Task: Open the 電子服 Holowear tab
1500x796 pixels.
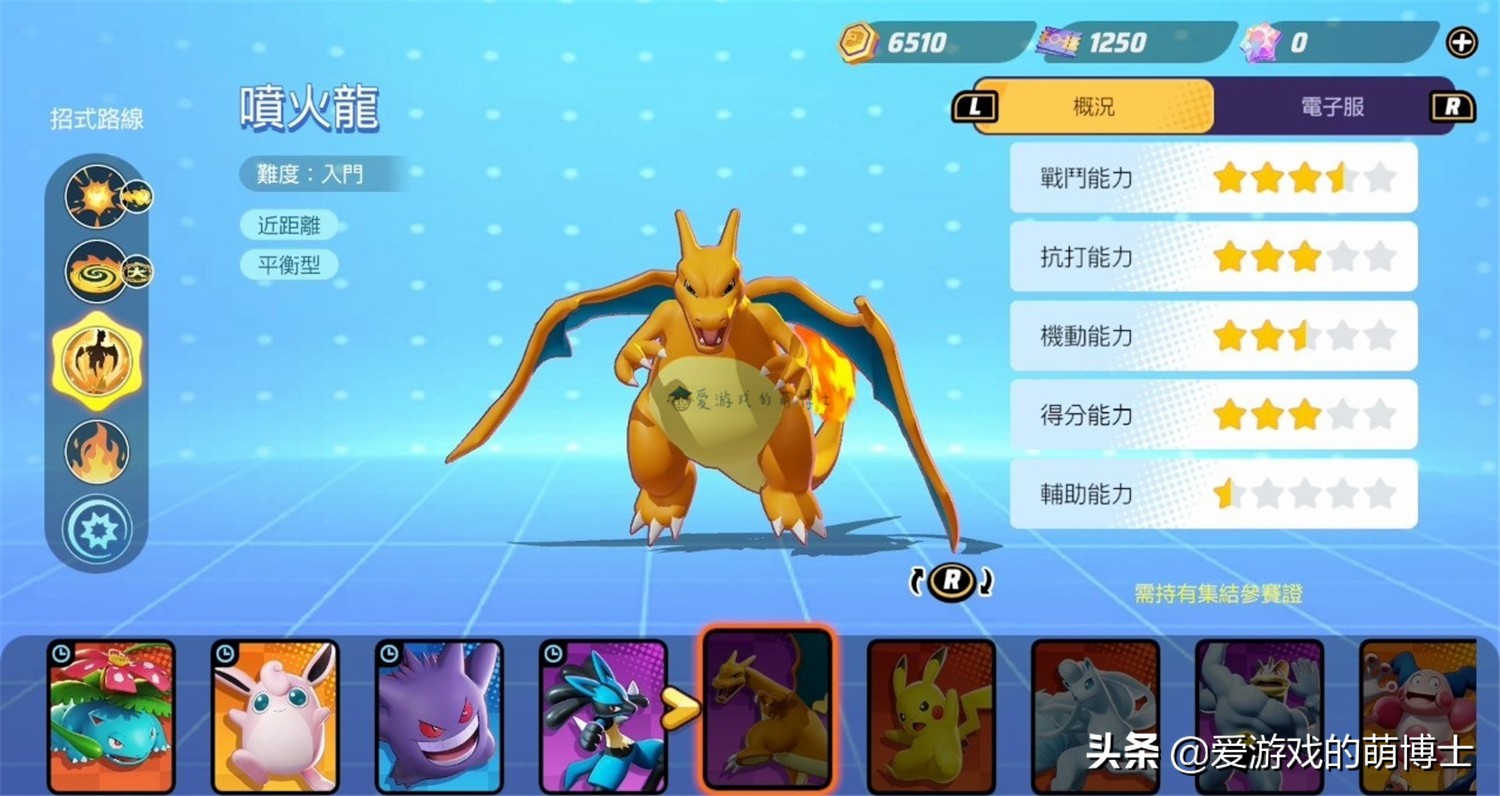Action: coord(1330,107)
